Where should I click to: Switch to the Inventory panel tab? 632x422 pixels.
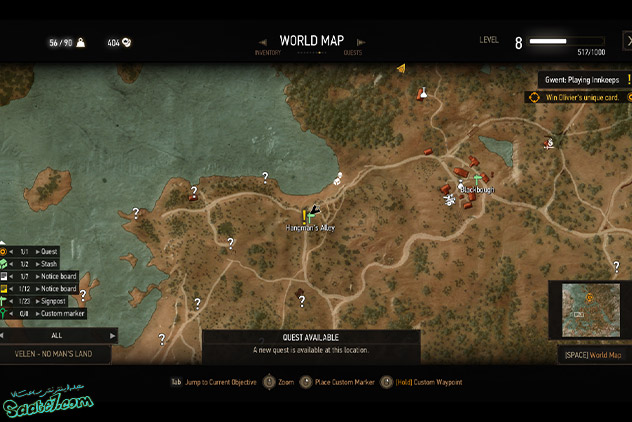click(267, 51)
